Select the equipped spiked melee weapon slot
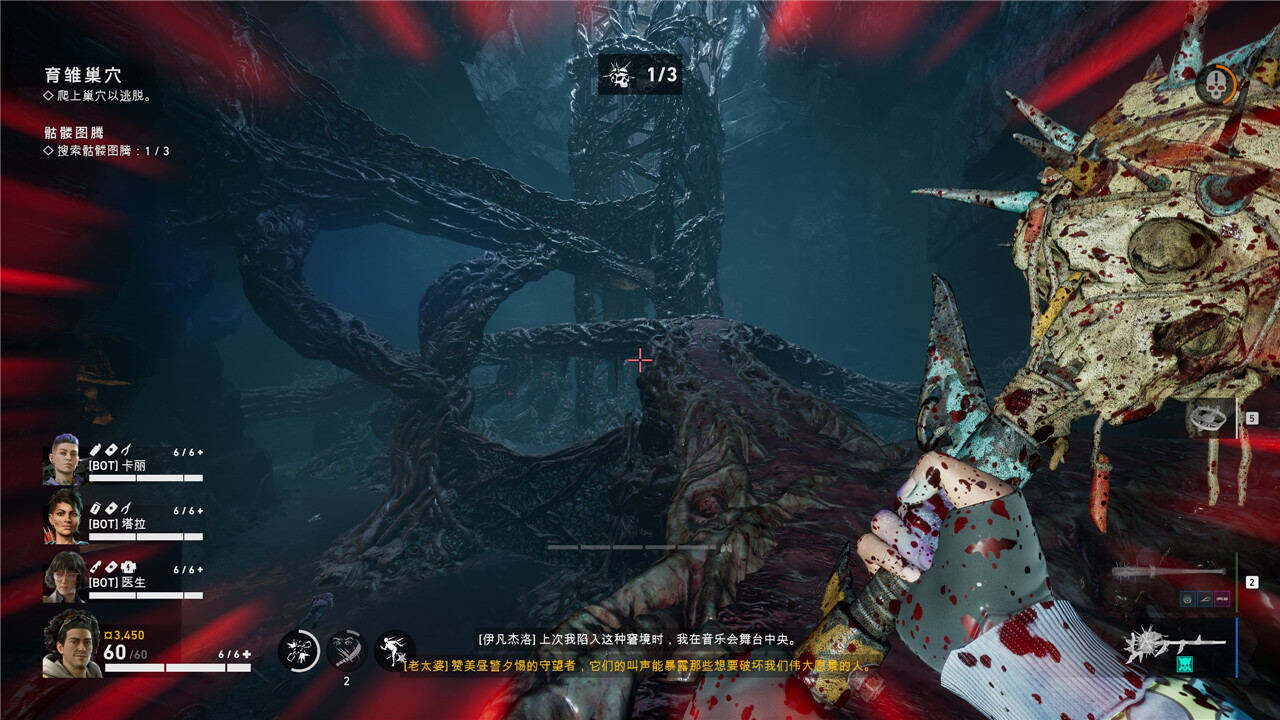This screenshot has width=1280, height=720. (x=1175, y=645)
